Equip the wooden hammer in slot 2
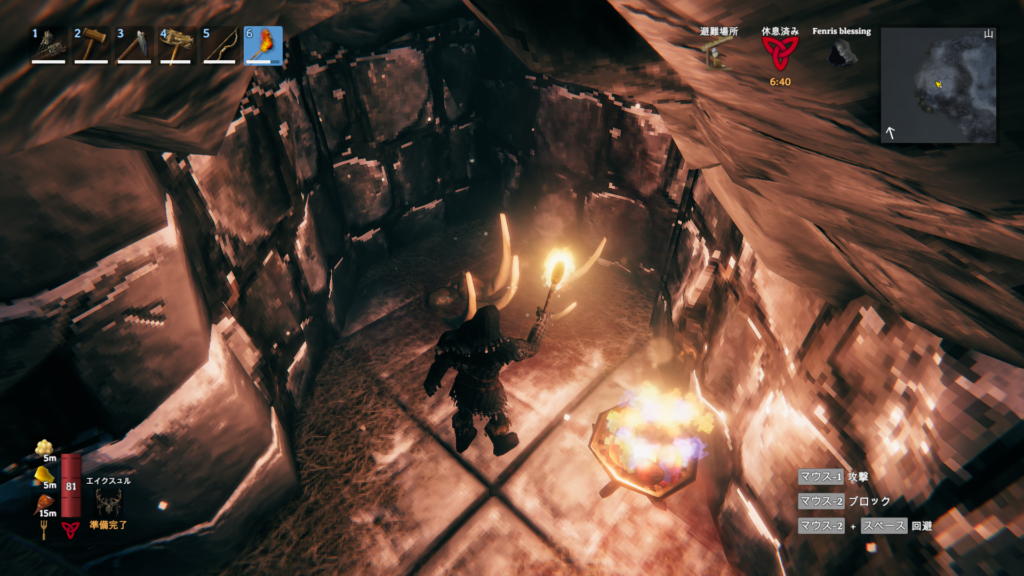Image resolution: width=1024 pixels, height=576 pixels. pyautogui.click(x=92, y=45)
